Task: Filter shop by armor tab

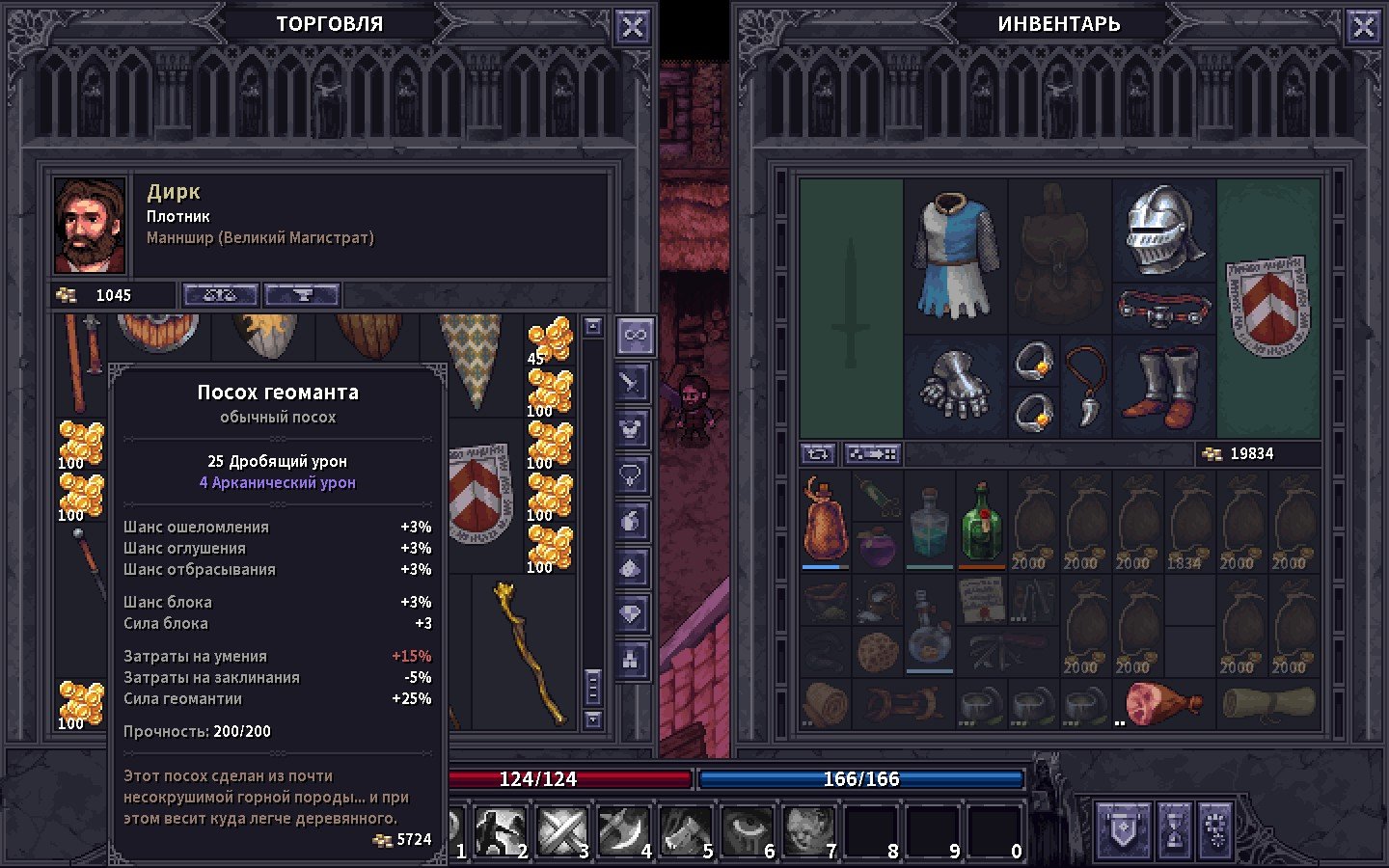Action: point(633,428)
